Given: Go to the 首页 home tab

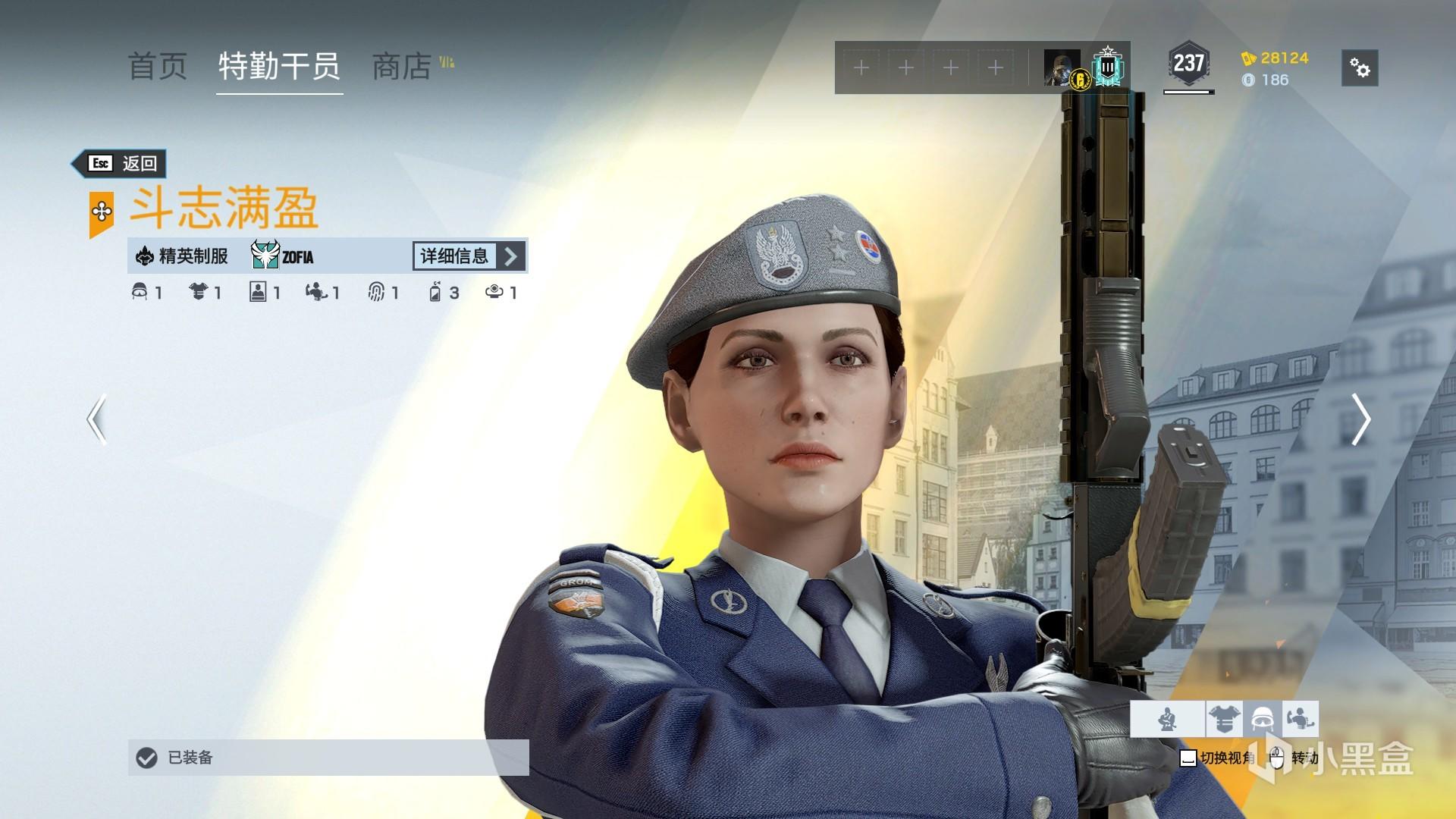Looking at the screenshot, I should [158, 67].
